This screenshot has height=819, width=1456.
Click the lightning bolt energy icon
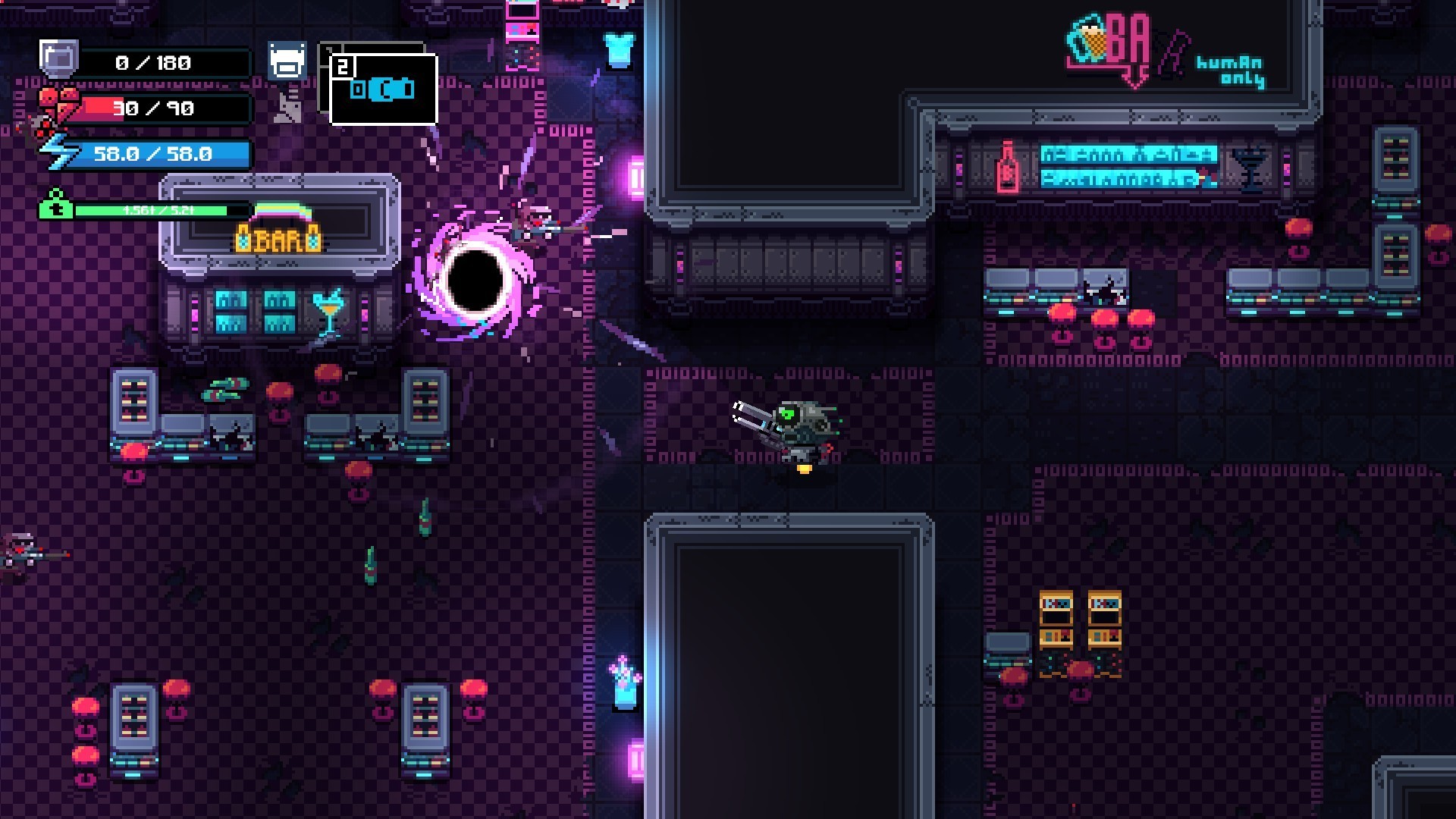[x=55, y=152]
